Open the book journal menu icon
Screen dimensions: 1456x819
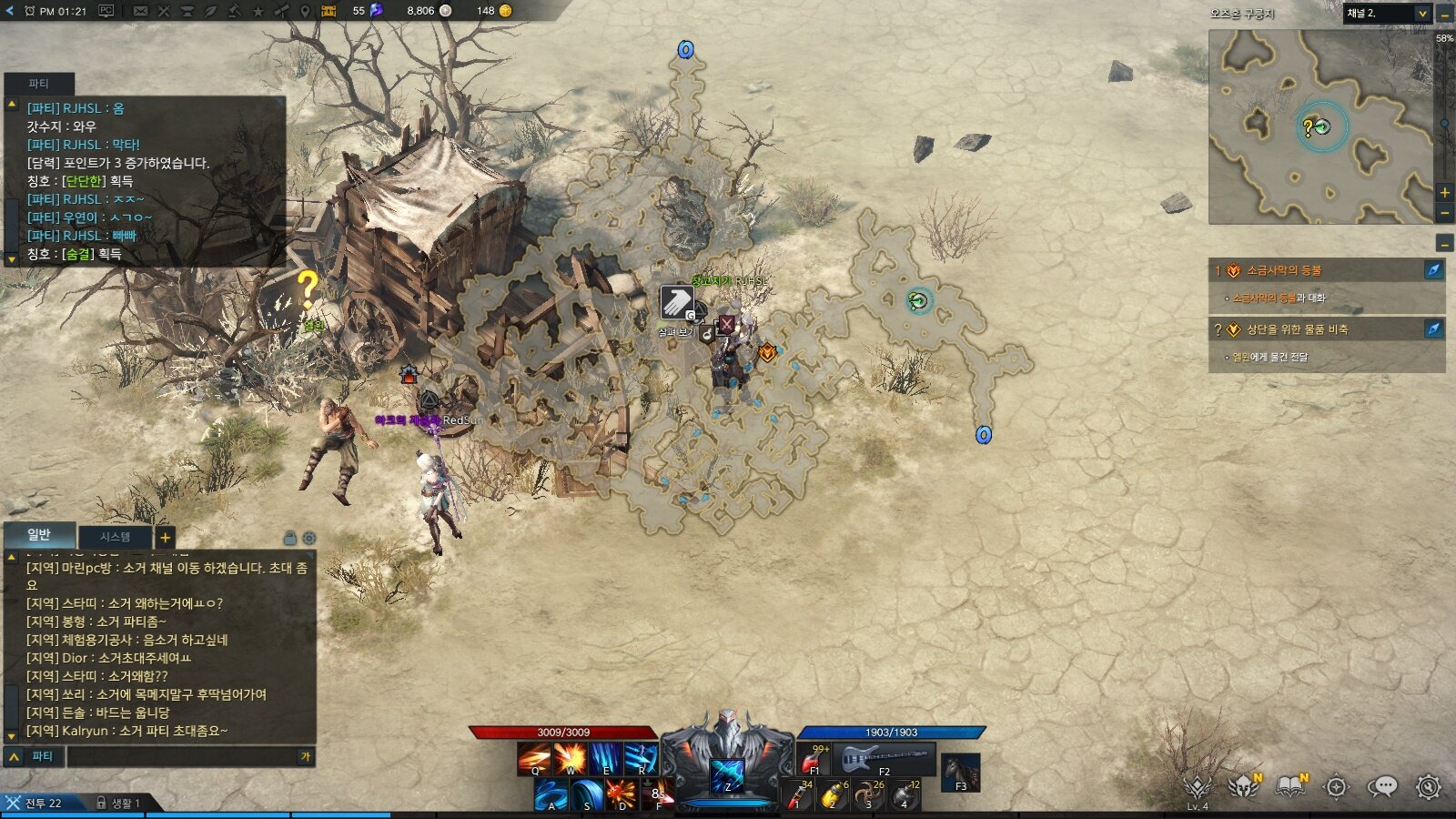[x=1290, y=786]
